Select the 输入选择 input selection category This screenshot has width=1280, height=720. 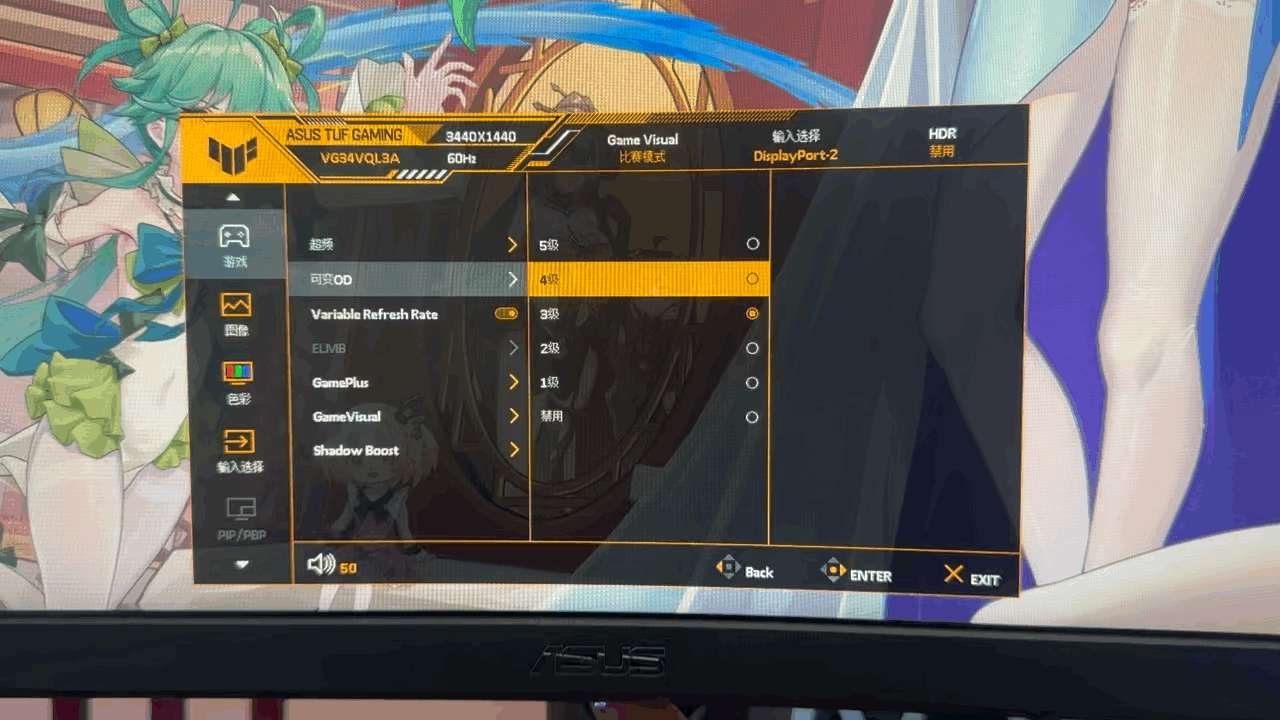pyautogui.click(x=239, y=451)
